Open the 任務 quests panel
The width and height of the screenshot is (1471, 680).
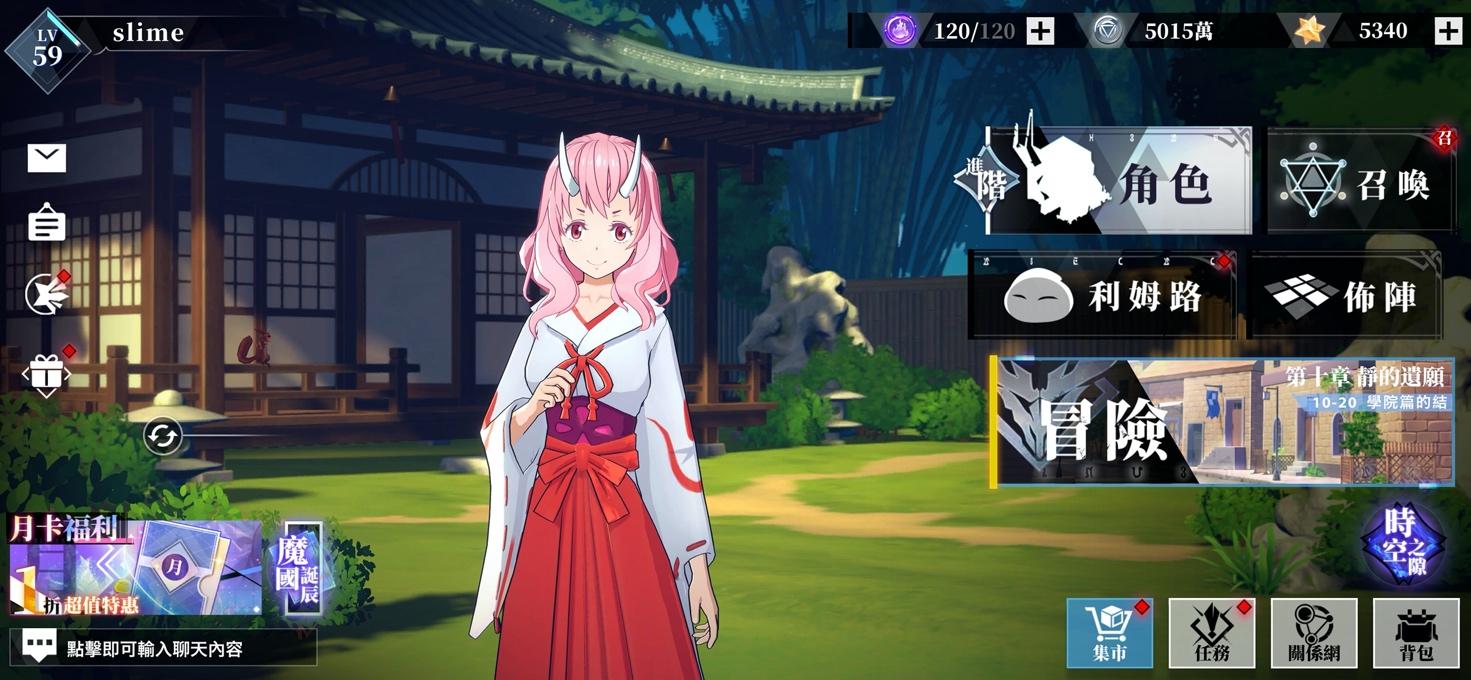point(1211,633)
